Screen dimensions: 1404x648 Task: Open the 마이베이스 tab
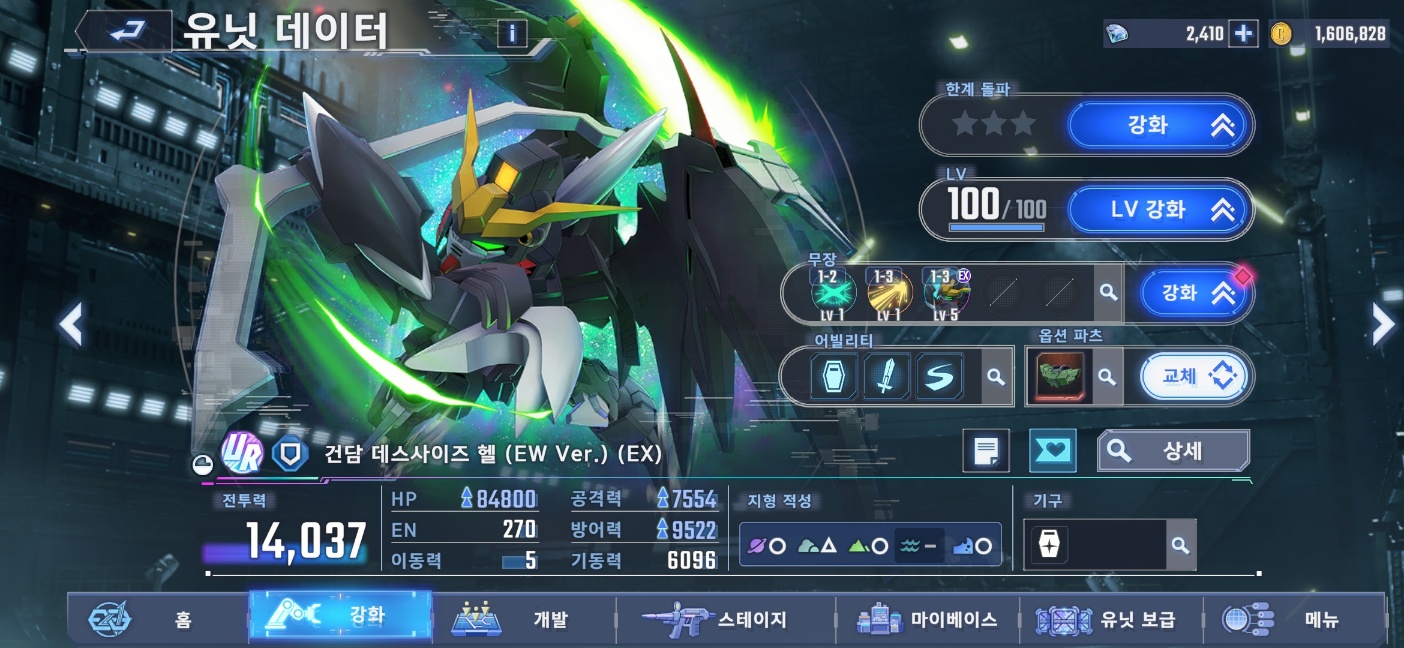coord(928,619)
